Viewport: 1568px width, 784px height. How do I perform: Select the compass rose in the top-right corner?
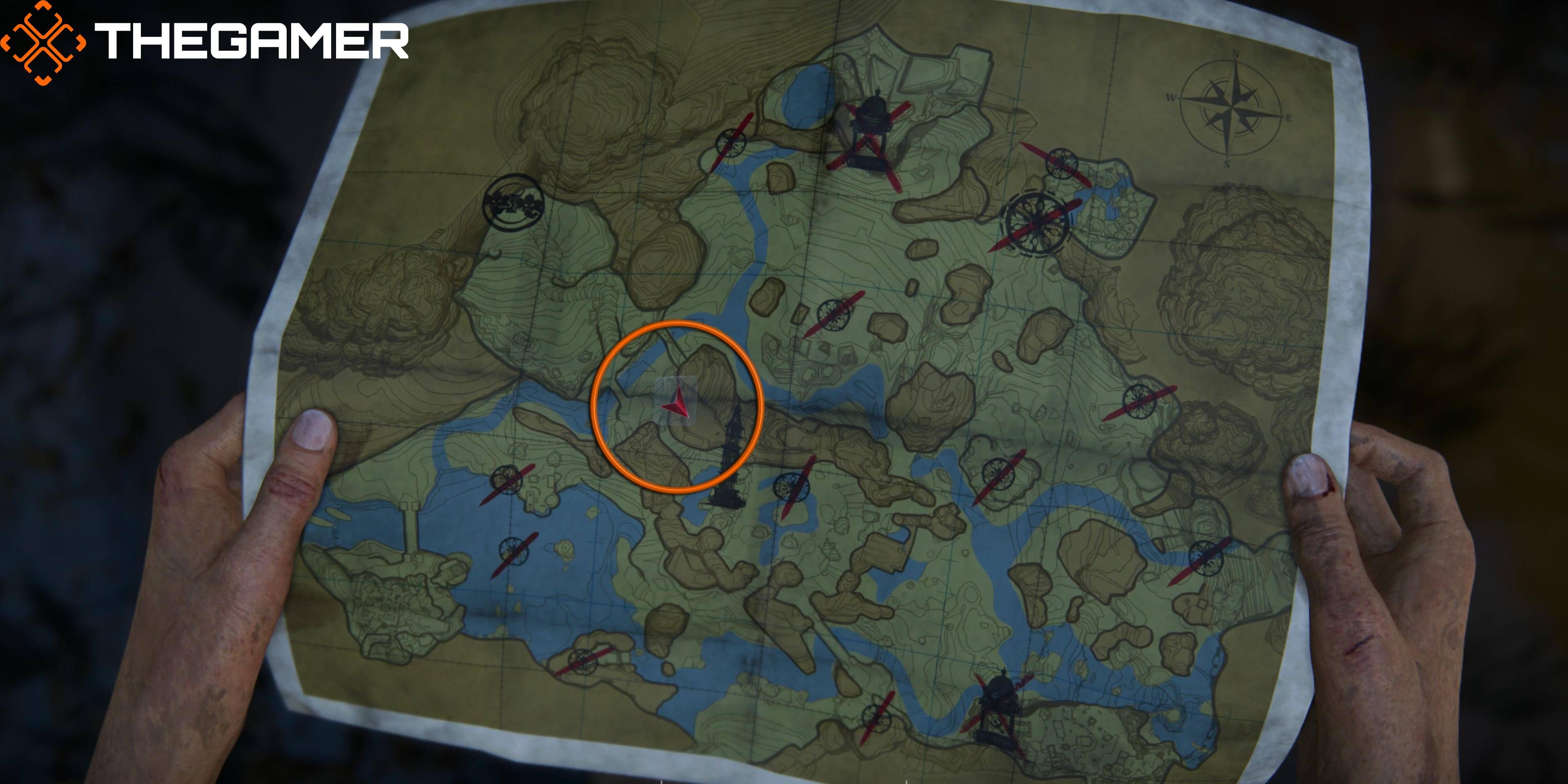coord(1233,109)
